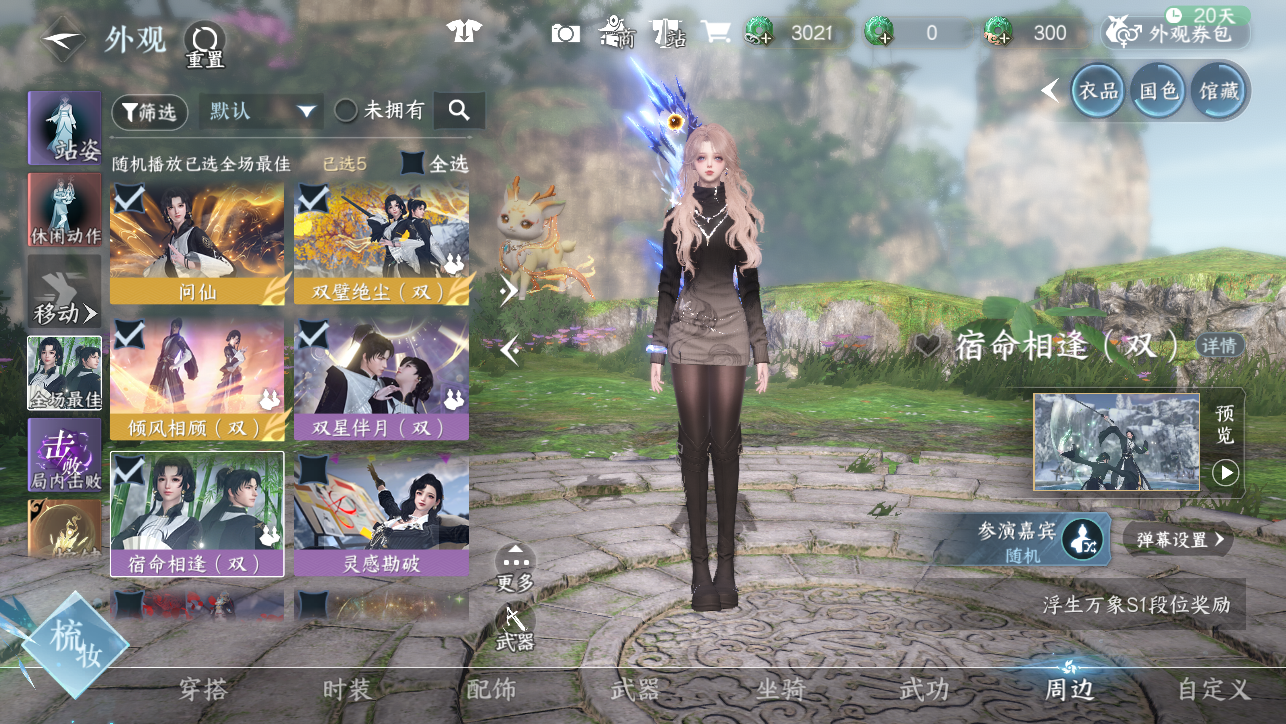Switch to the 站姿 stance category
The width and height of the screenshot is (1286, 724).
pyautogui.click(x=65, y=129)
